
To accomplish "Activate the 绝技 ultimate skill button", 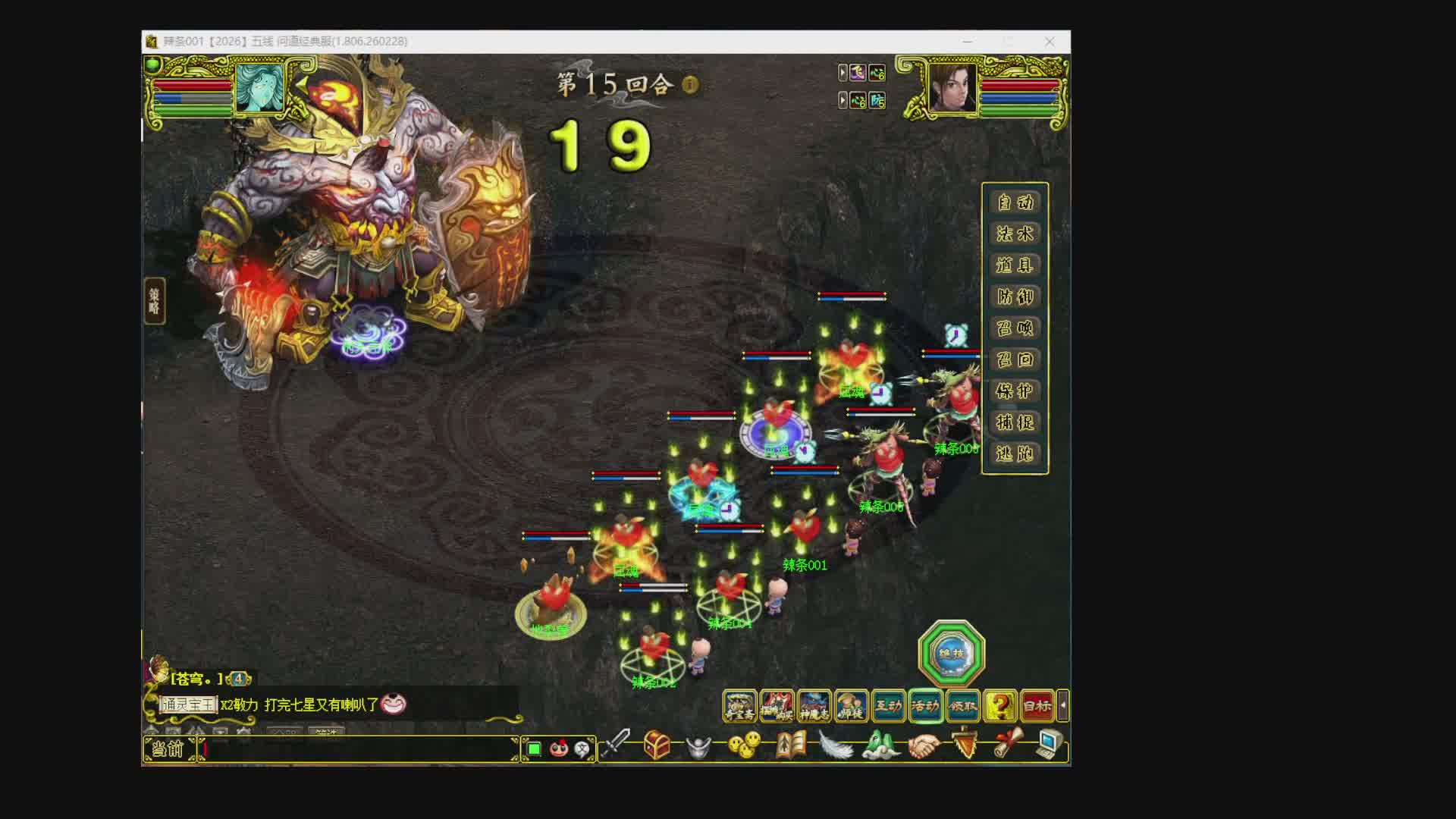I will 951,654.
